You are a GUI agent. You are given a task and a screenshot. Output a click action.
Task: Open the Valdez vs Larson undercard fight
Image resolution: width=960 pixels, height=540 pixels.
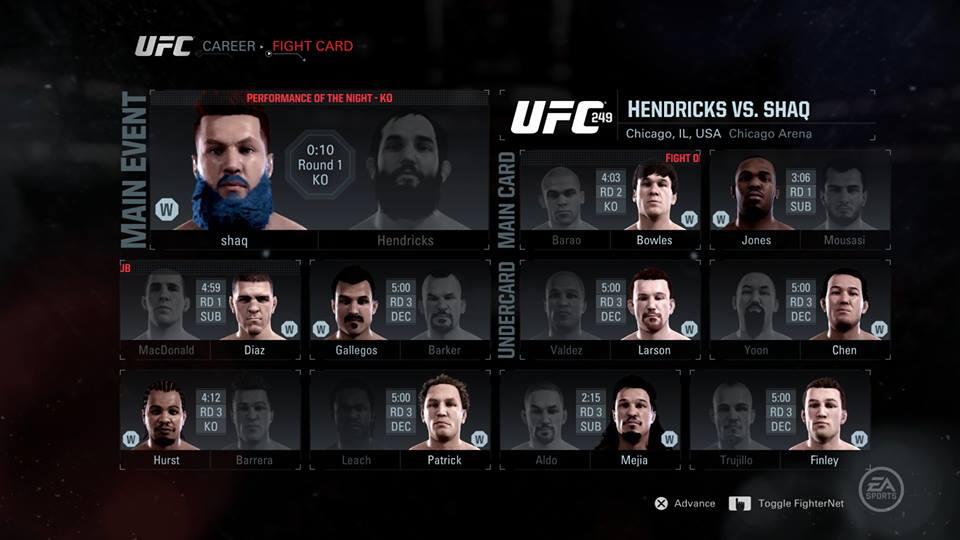[610, 310]
